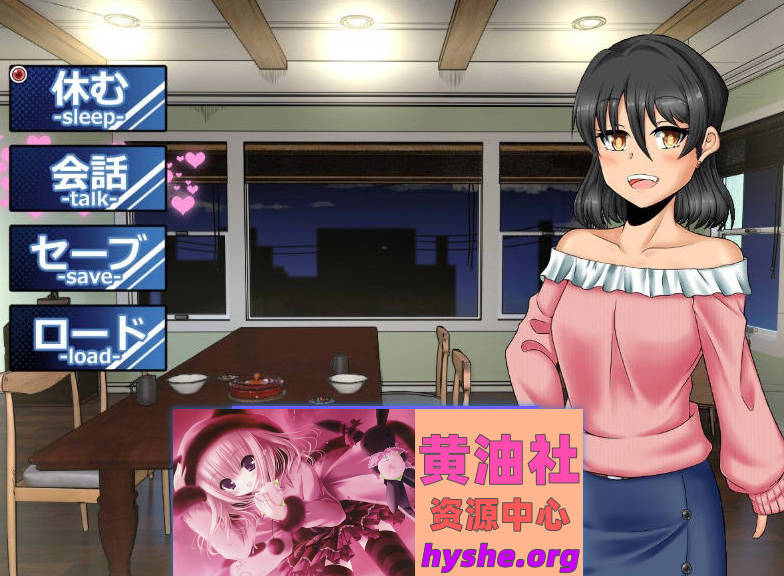The image size is (784, 576).
Task: Start a conversation with the 会話 talk button
Action: (x=88, y=178)
